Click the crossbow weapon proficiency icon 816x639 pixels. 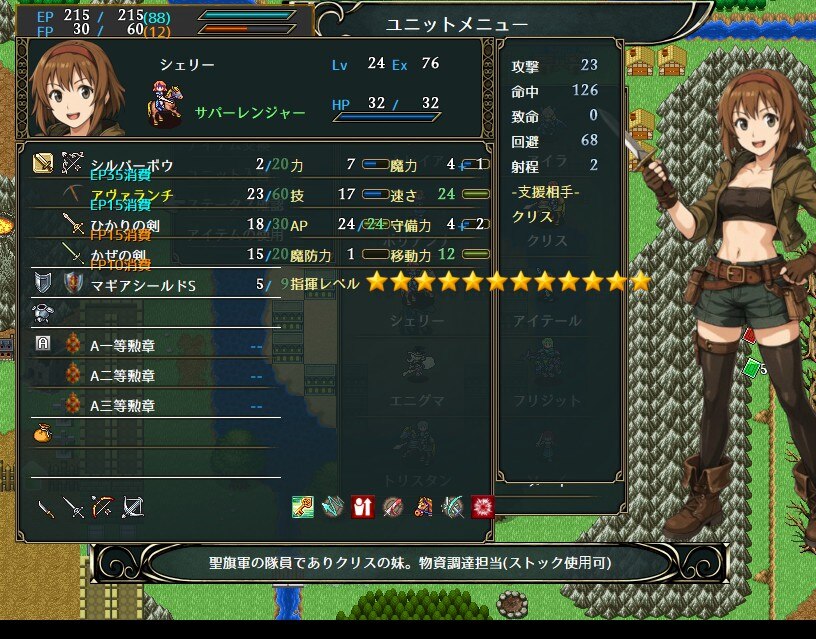[x=133, y=507]
